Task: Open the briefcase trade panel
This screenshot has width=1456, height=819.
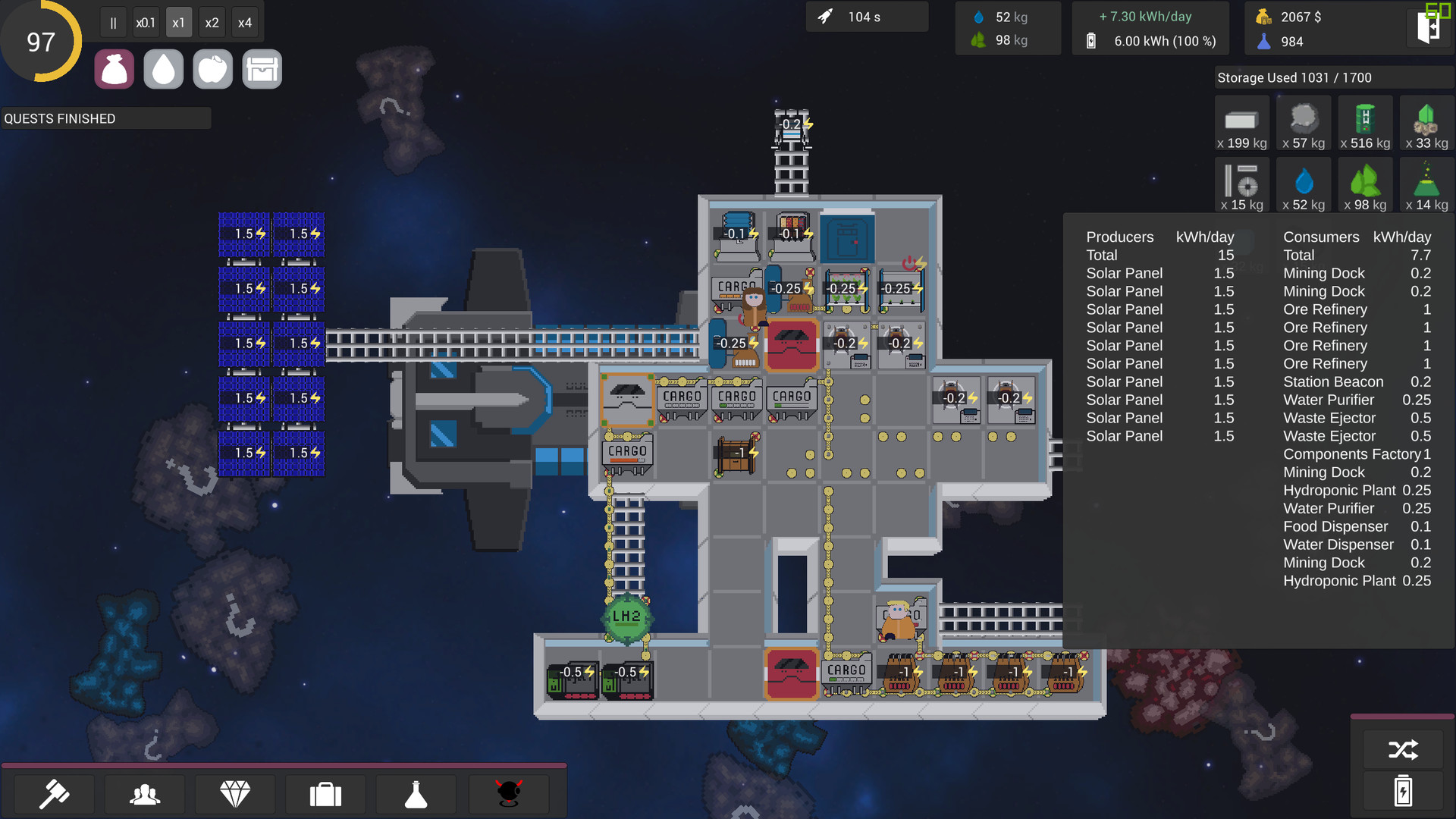Action: point(325,794)
